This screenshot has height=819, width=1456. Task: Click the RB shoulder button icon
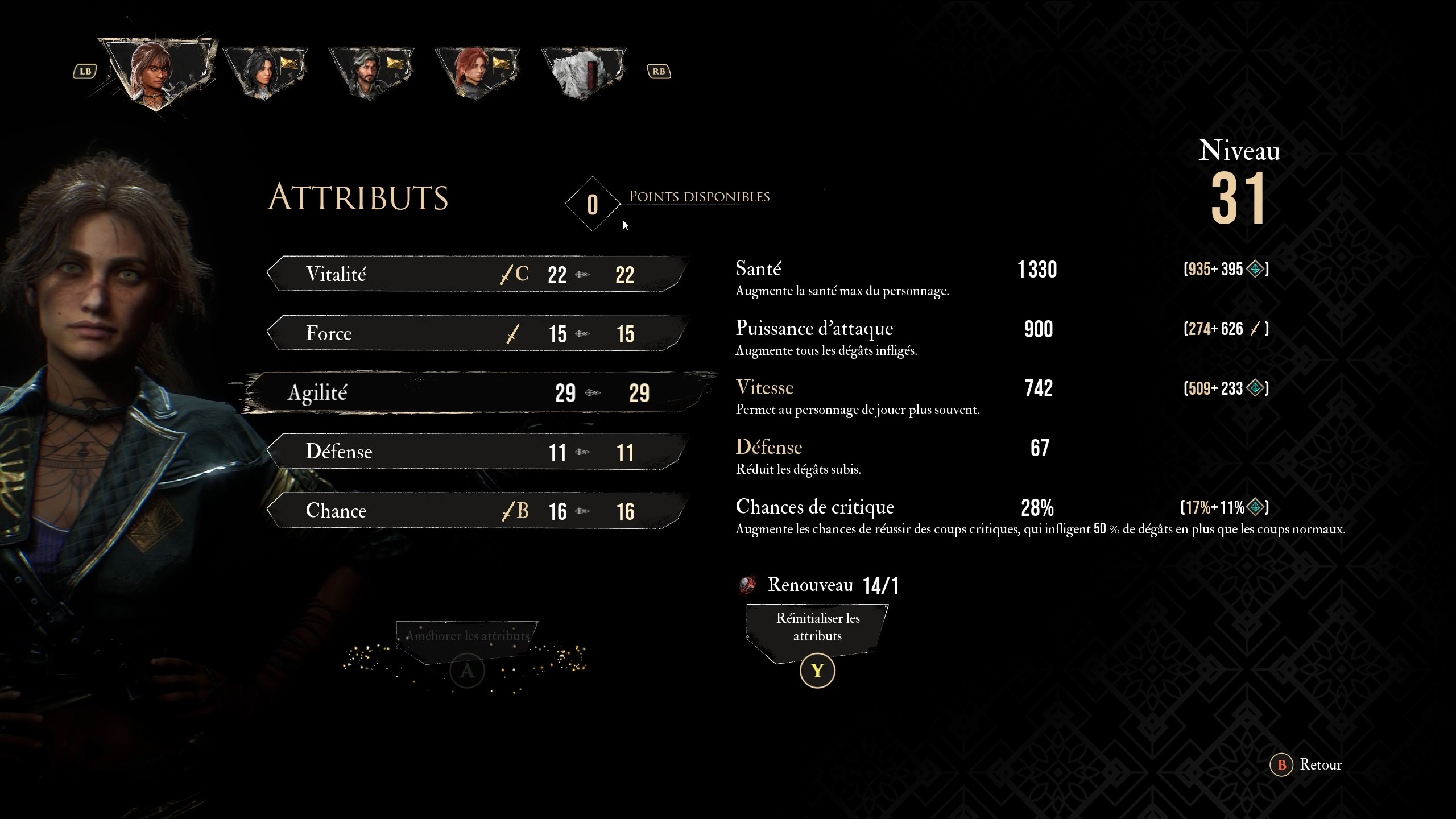(659, 71)
